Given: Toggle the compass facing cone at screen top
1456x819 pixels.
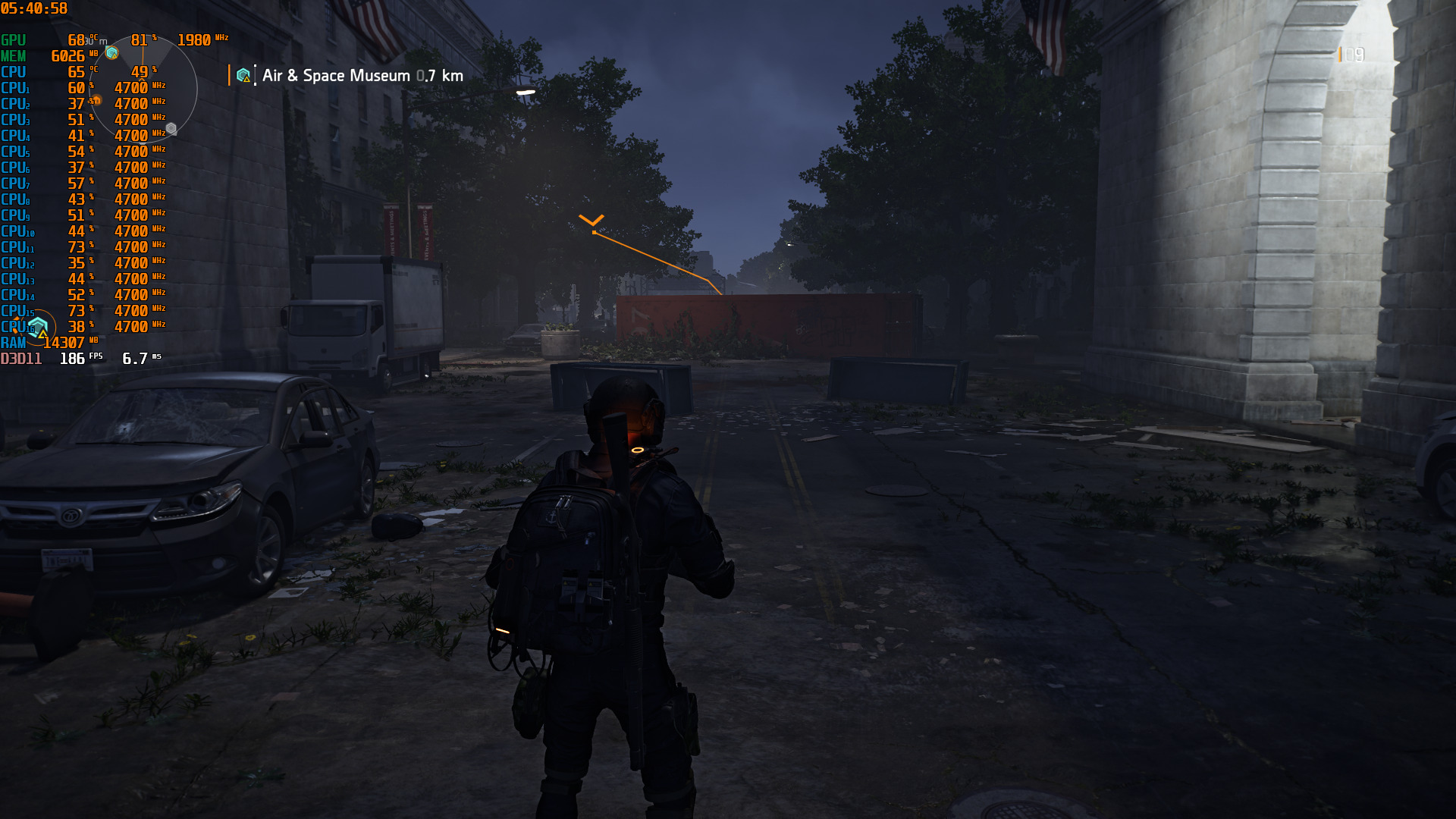Looking at the screenshot, I should [144, 61].
